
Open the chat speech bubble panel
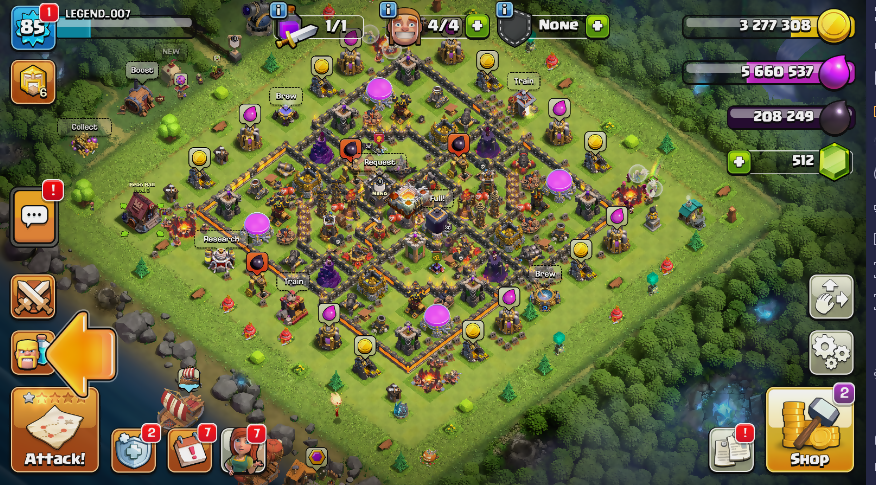point(33,217)
